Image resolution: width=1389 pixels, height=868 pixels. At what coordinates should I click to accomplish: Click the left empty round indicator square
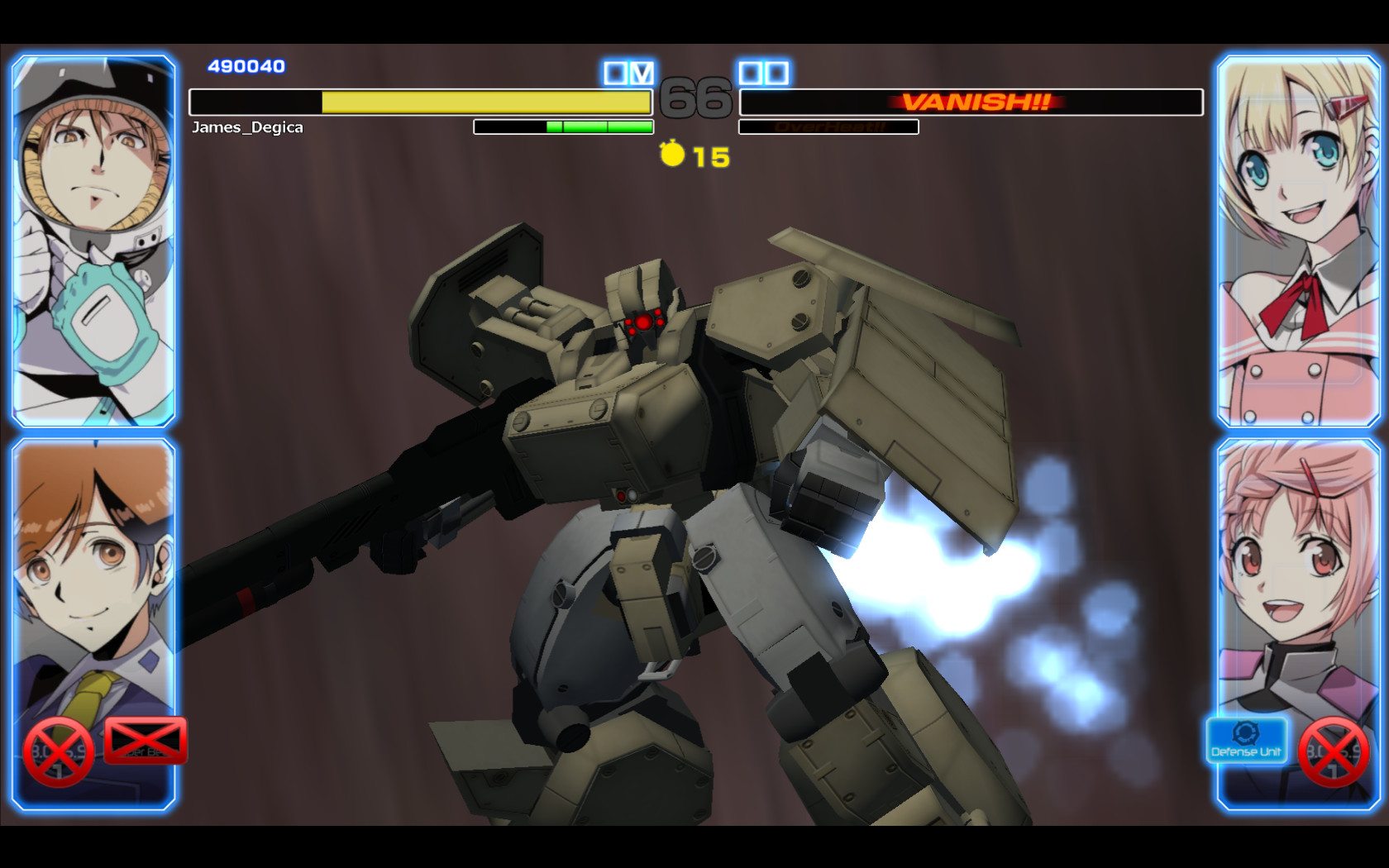[613, 73]
